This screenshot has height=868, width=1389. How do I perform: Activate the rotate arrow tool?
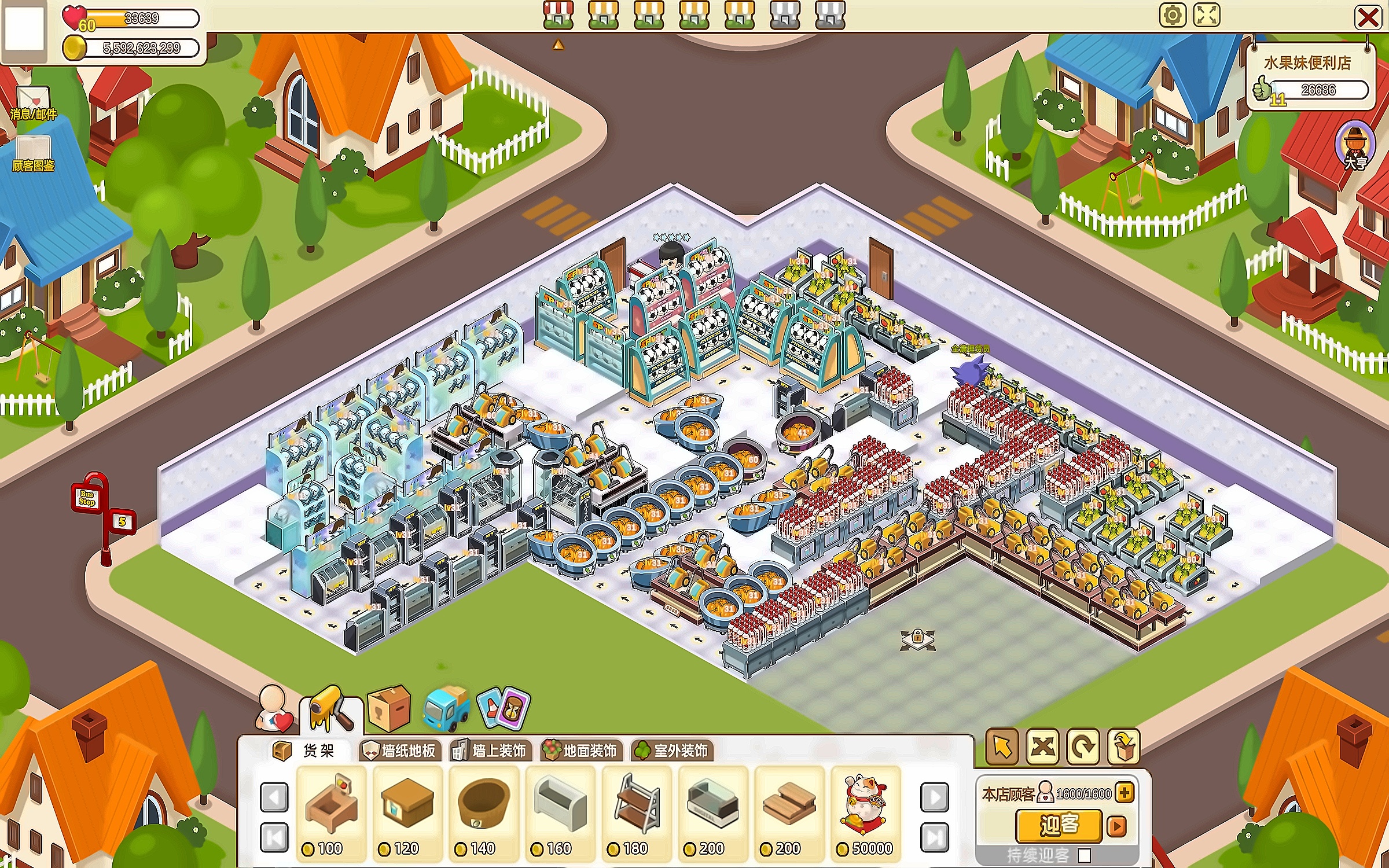1083,746
